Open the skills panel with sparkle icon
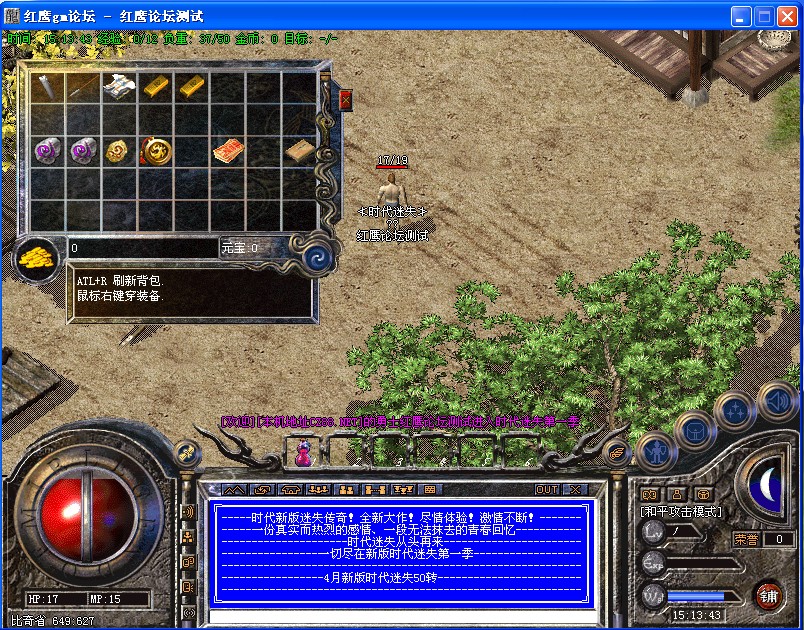The width and height of the screenshot is (804, 630). click(x=734, y=409)
